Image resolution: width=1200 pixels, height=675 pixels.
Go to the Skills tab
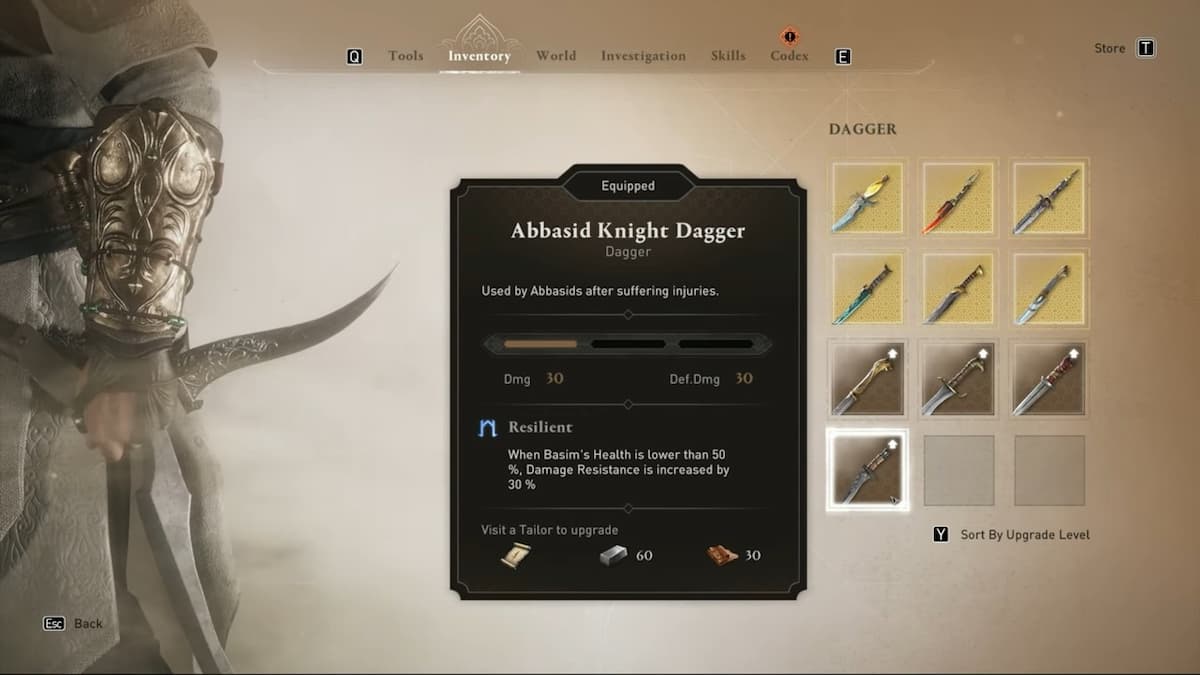[x=728, y=56]
